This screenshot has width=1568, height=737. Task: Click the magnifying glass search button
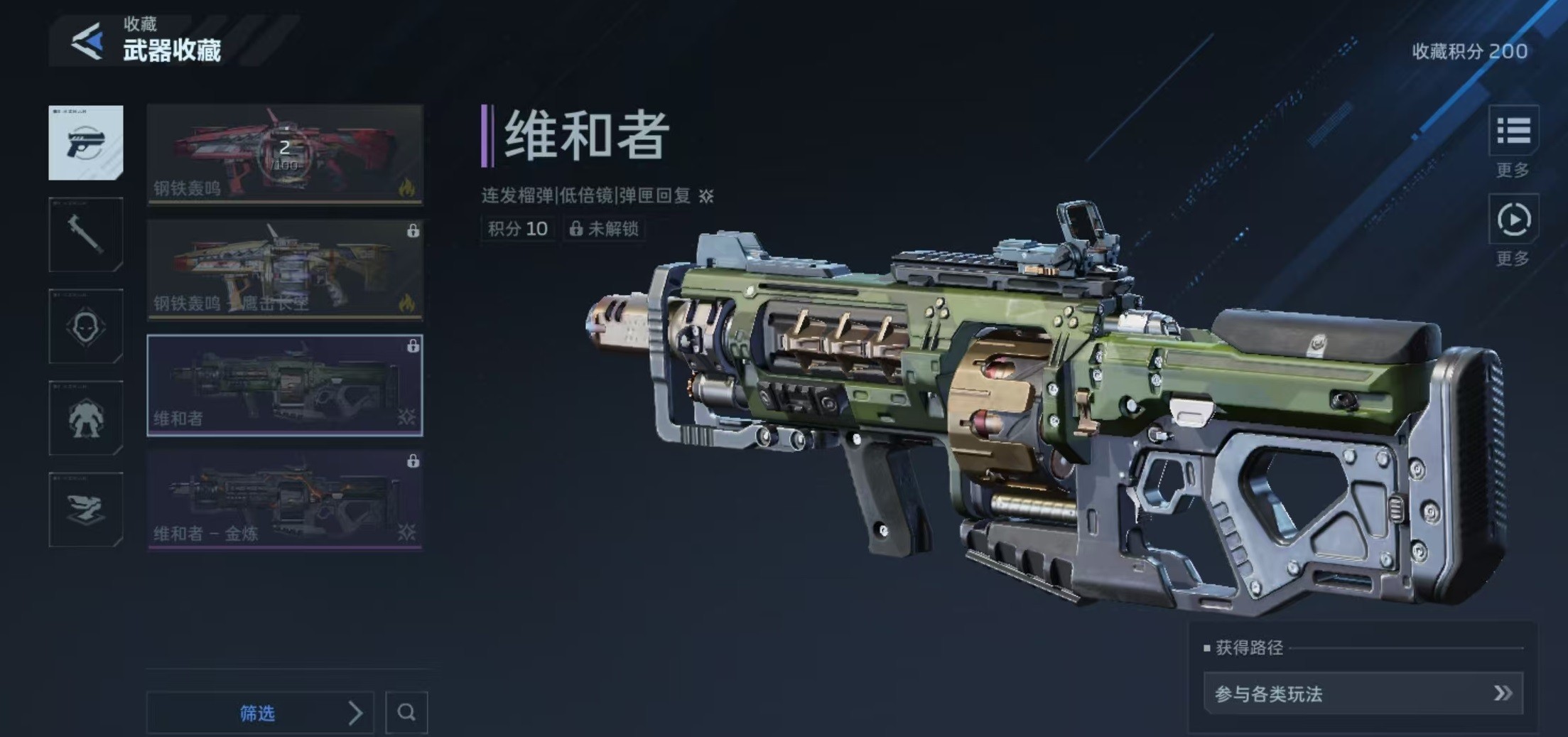point(406,712)
